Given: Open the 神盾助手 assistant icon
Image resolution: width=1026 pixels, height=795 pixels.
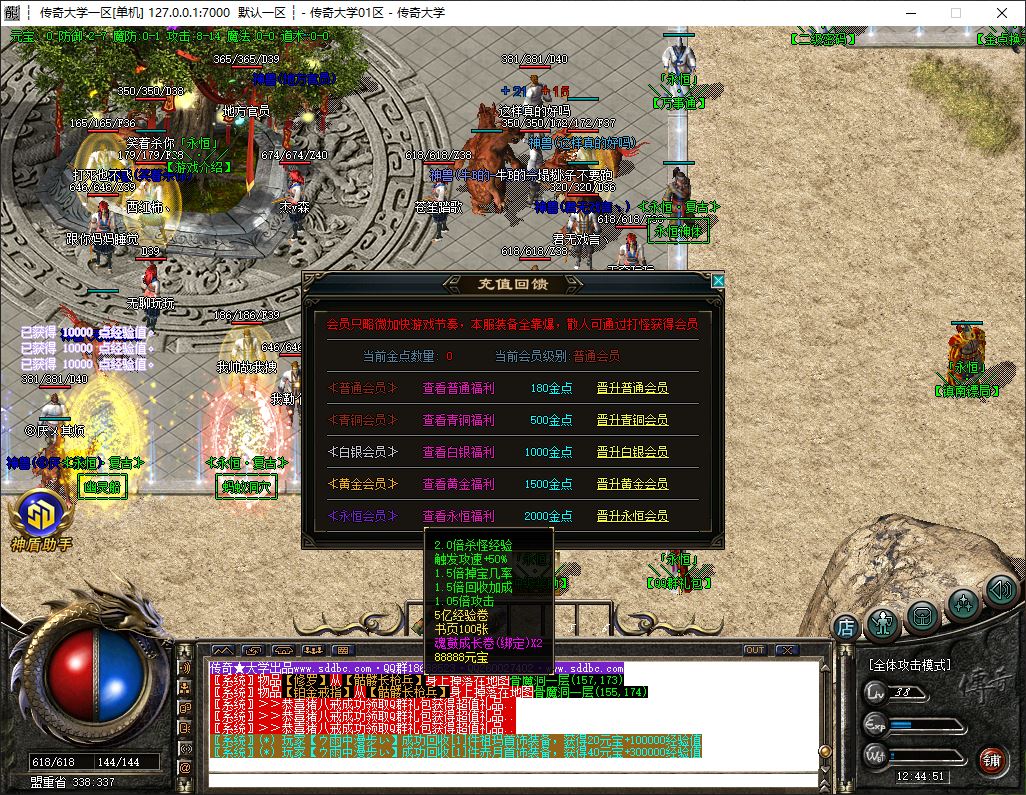Looking at the screenshot, I should tap(41, 515).
